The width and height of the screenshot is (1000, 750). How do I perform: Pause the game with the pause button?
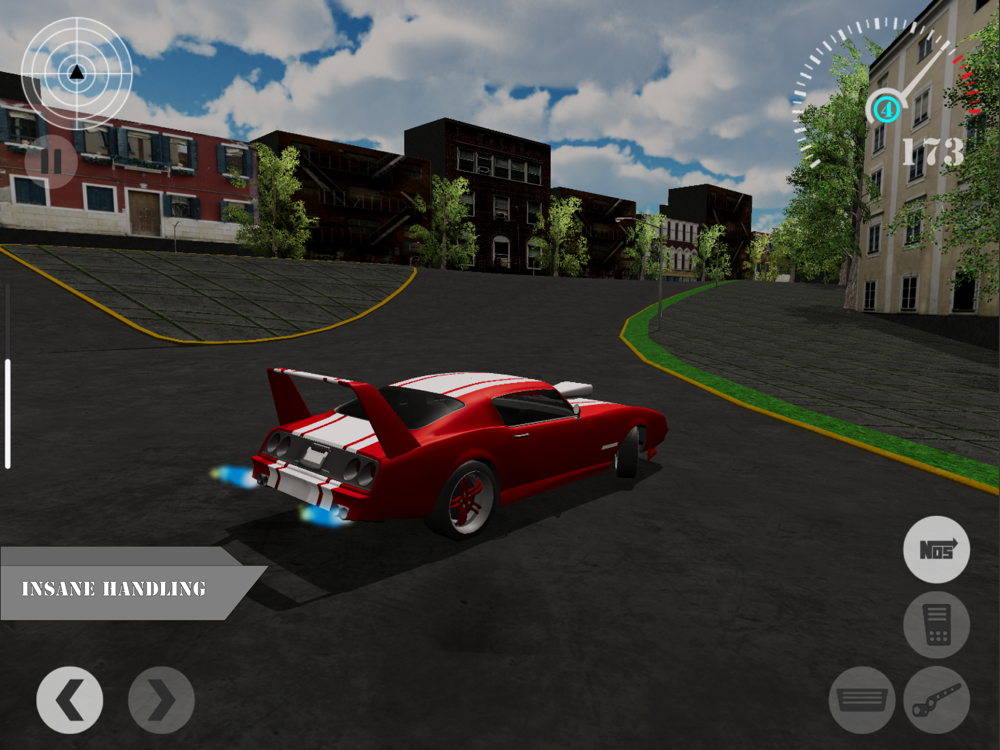click(51, 160)
